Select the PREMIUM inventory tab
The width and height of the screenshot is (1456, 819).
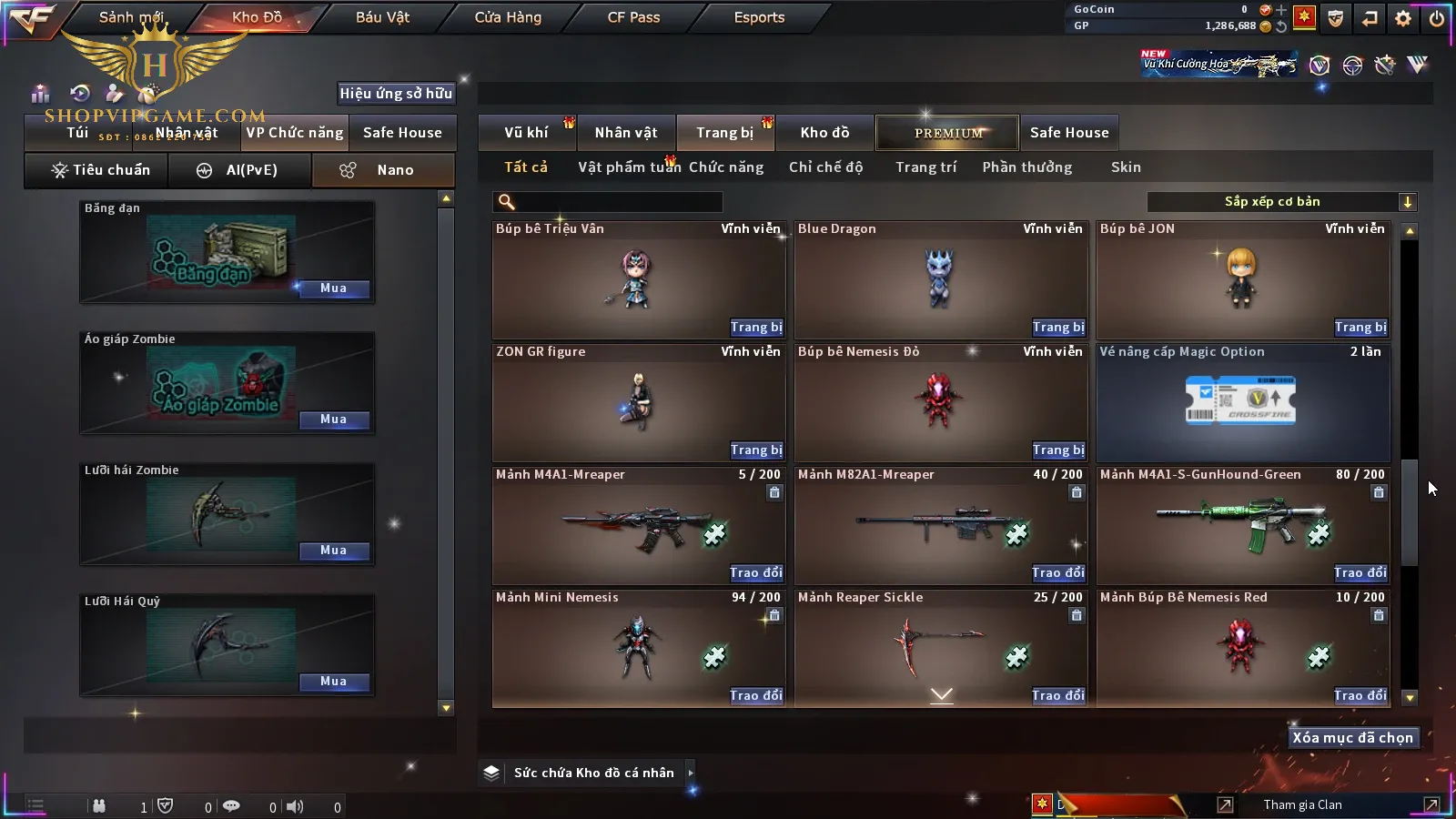tap(947, 133)
